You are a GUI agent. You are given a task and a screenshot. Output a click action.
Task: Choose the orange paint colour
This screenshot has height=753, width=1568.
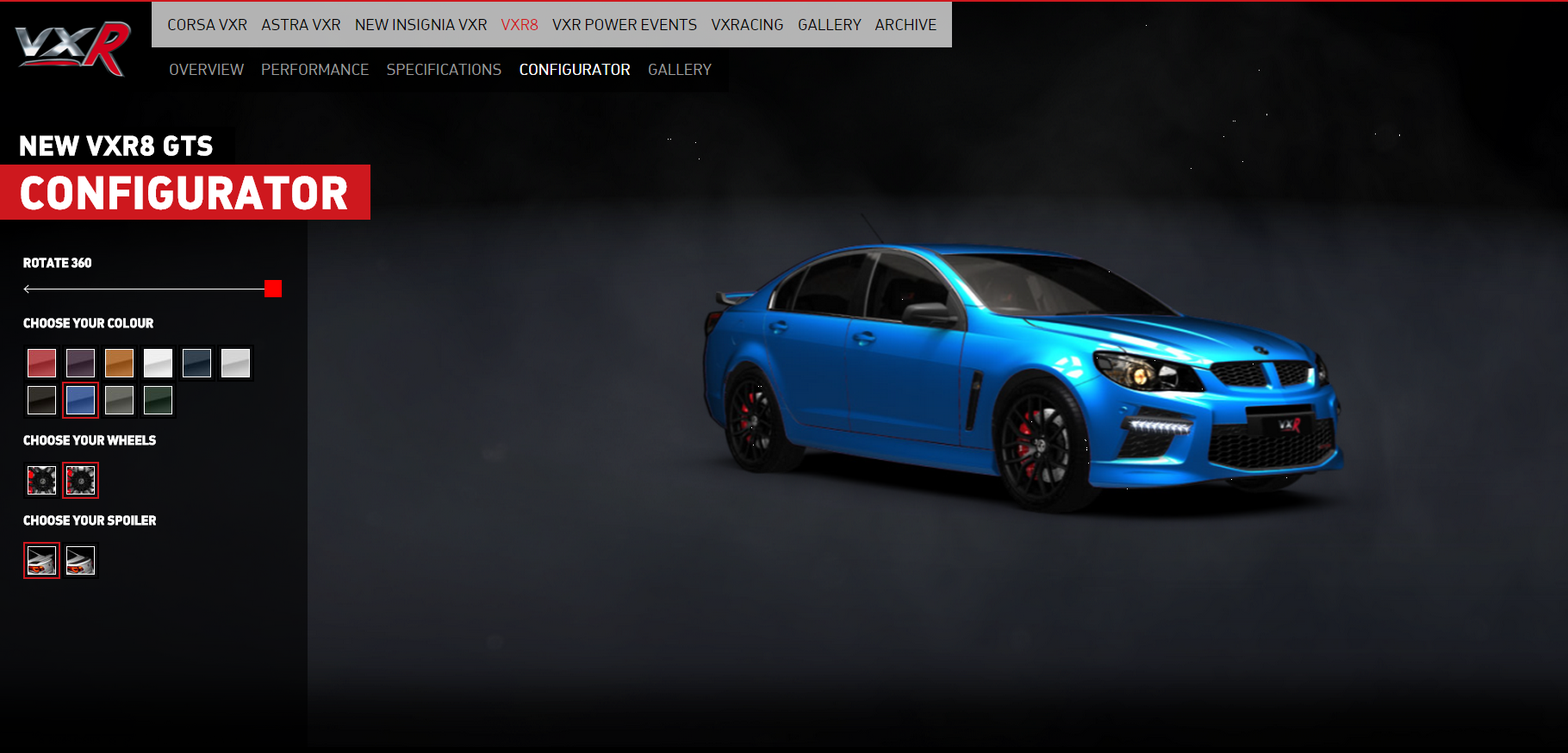[x=119, y=363]
